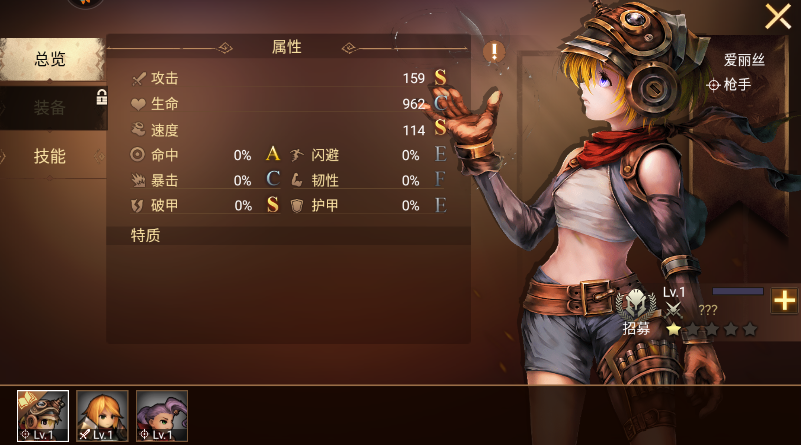The image size is (801, 445).
Task: Open the locked 装备 equipment tab
Action: pyautogui.click(x=50, y=108)
